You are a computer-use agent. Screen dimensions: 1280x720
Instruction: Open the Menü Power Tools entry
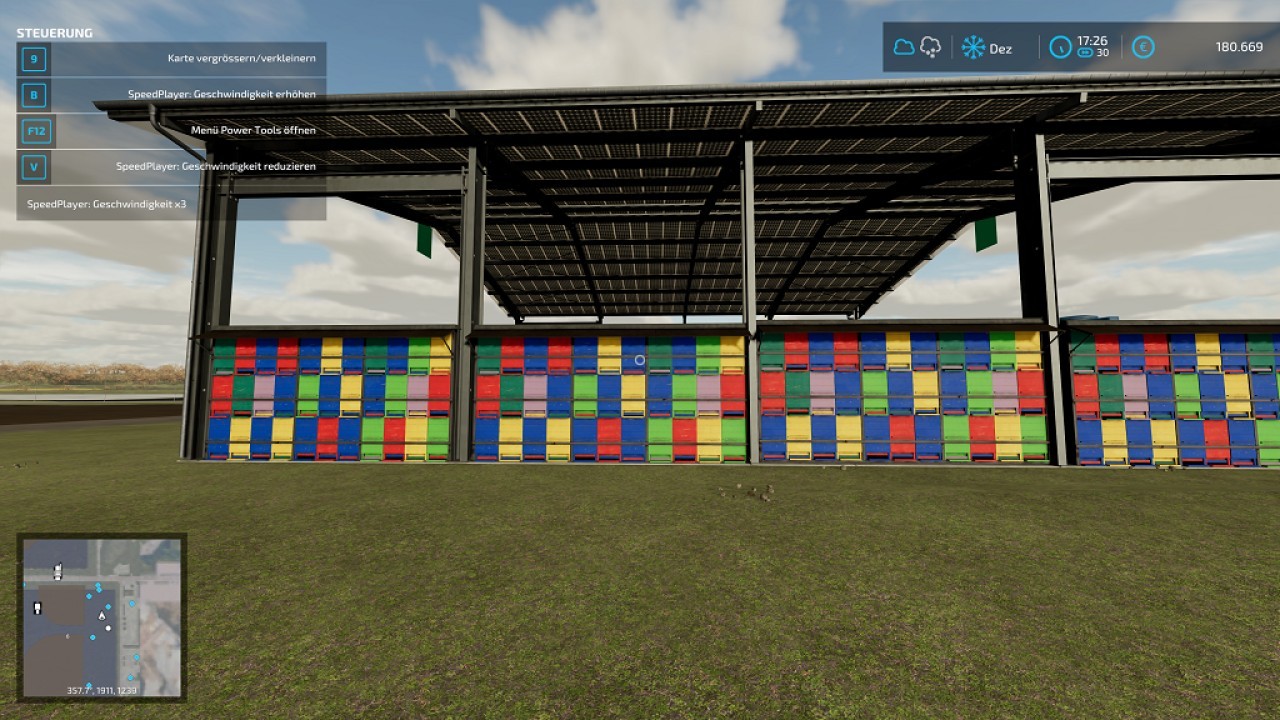tap(256, 130)
